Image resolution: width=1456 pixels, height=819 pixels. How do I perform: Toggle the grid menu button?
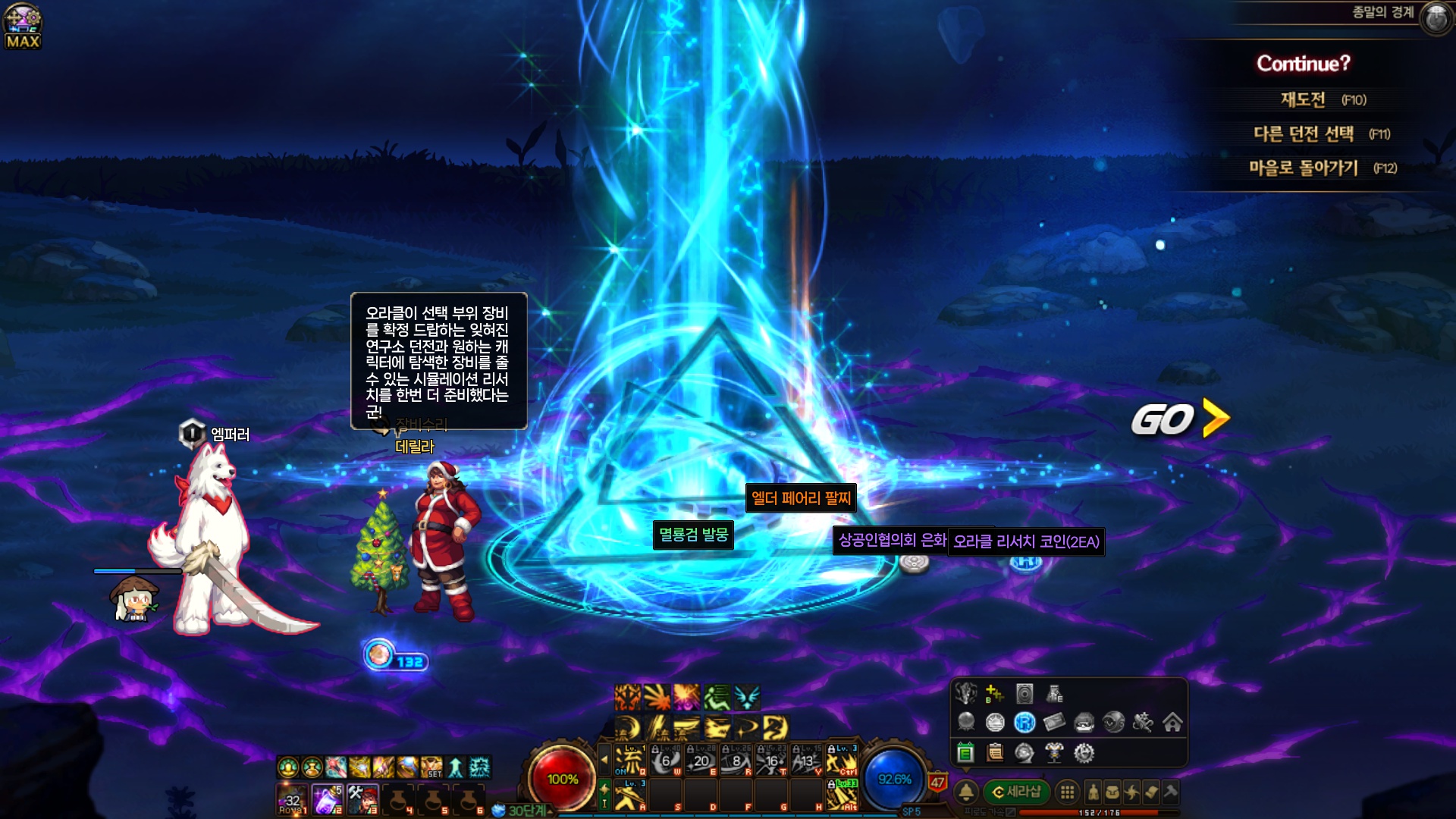1067,792
